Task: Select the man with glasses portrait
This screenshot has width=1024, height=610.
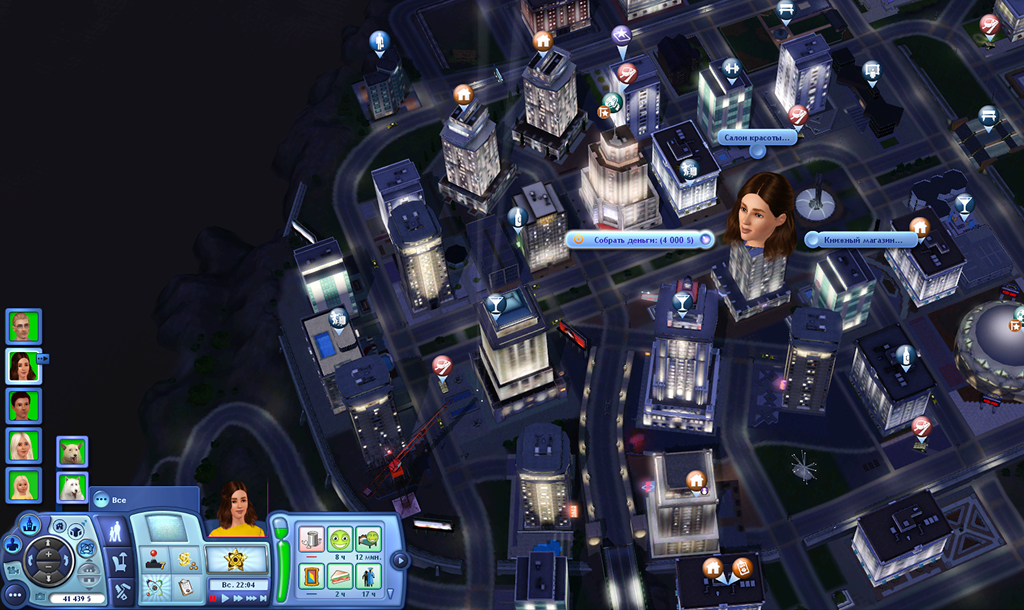Action: point(22,326)
